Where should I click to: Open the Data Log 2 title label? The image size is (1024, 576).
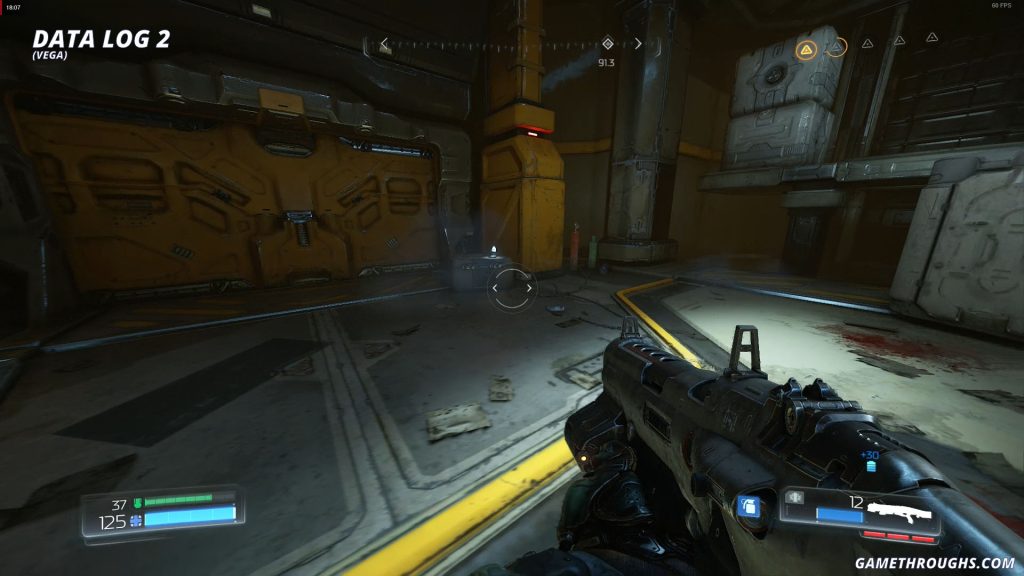[101, 39]
